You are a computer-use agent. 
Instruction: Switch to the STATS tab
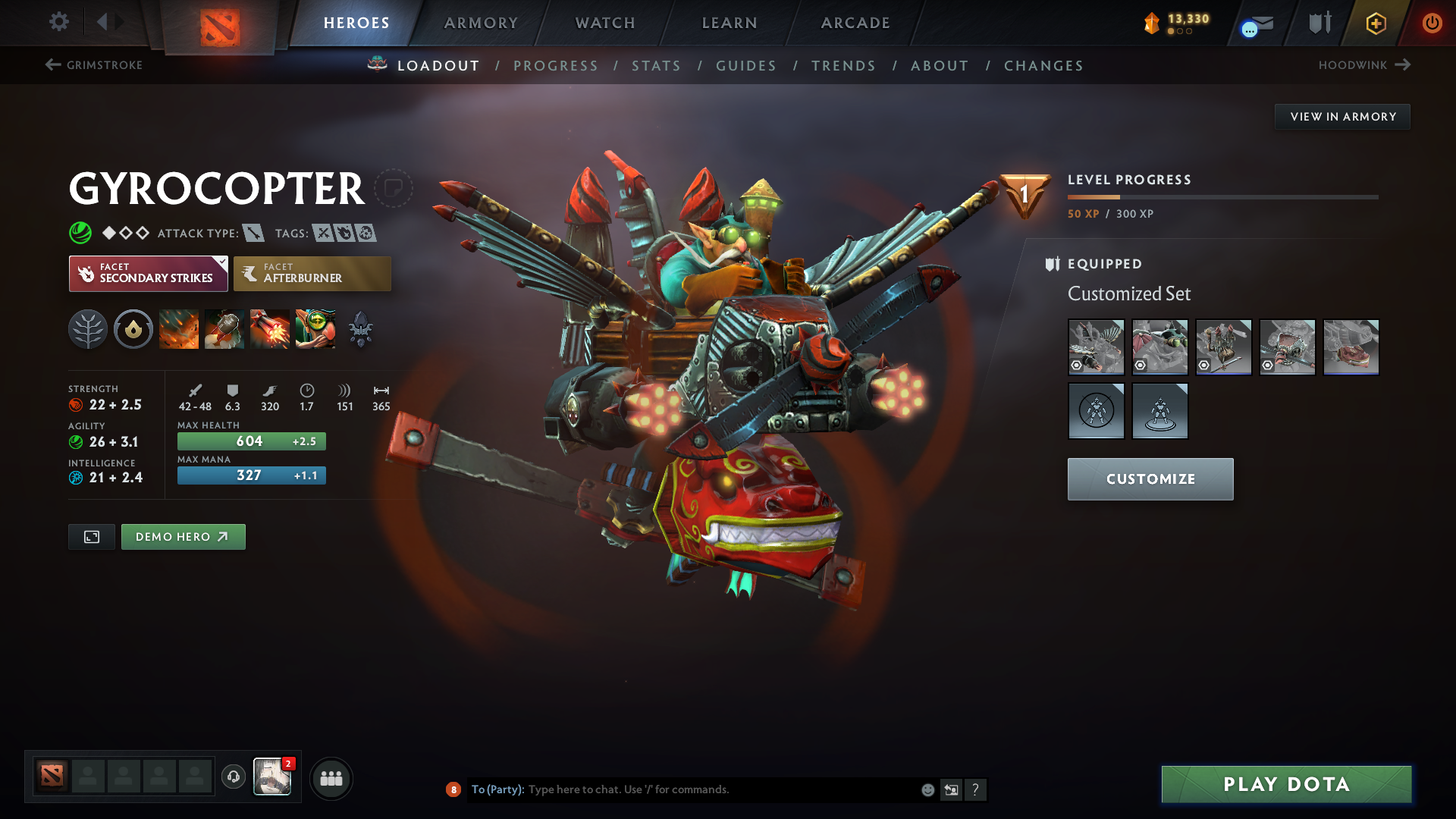point(656,65)
